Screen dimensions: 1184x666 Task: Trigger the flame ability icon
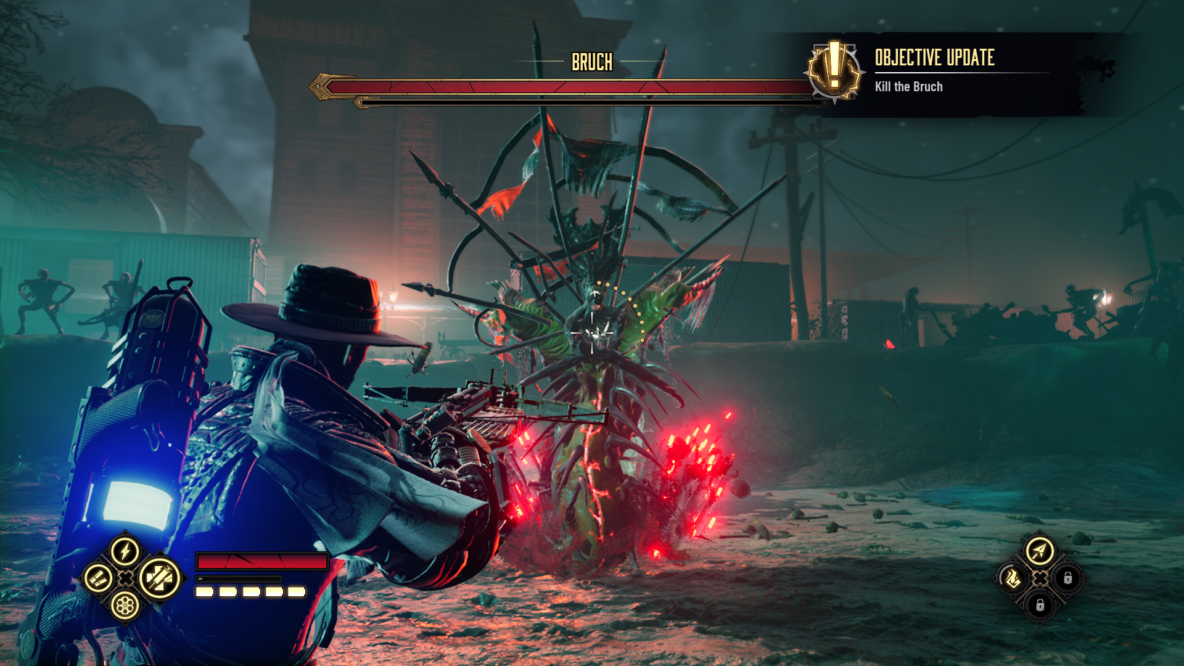tap(1013, 578)
